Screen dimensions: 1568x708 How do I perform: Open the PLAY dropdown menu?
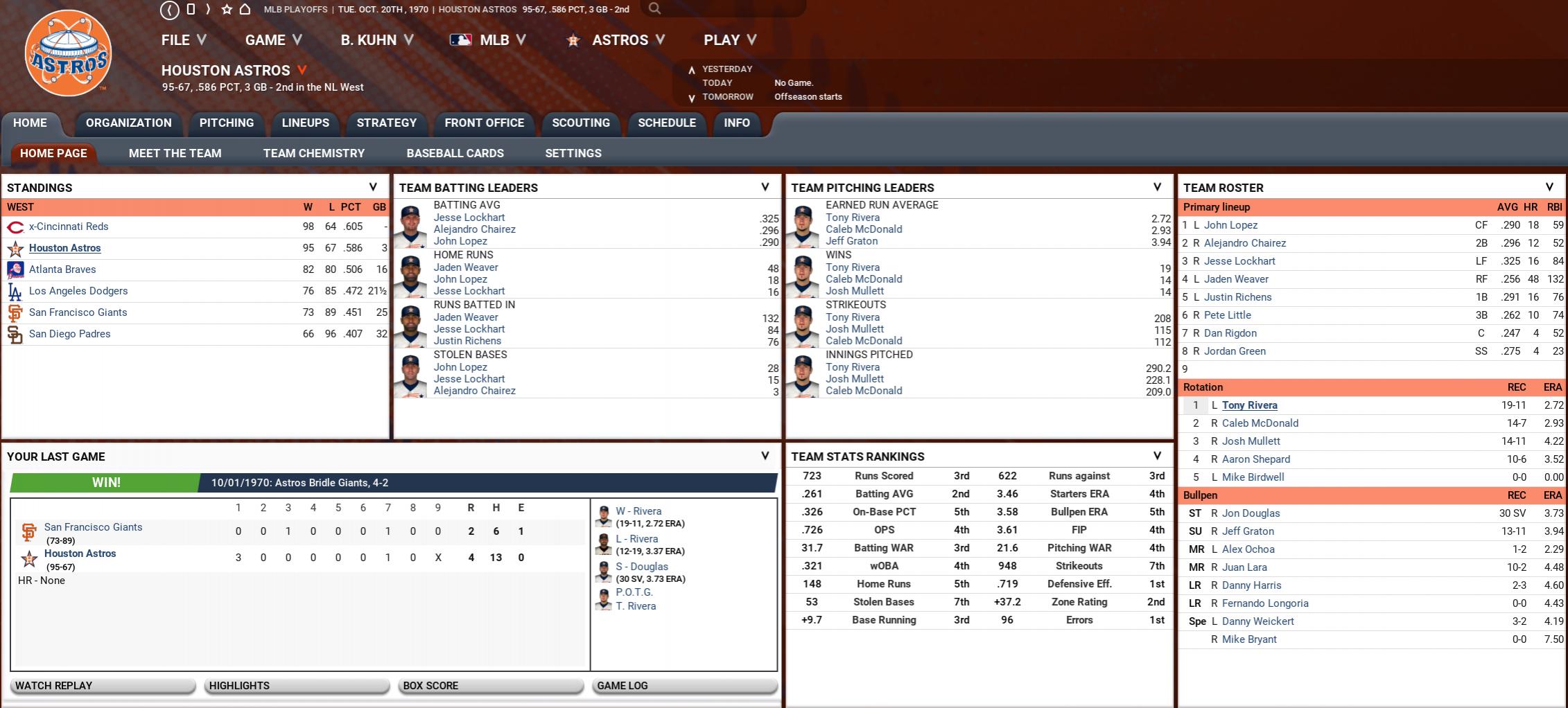click(729, 40)
